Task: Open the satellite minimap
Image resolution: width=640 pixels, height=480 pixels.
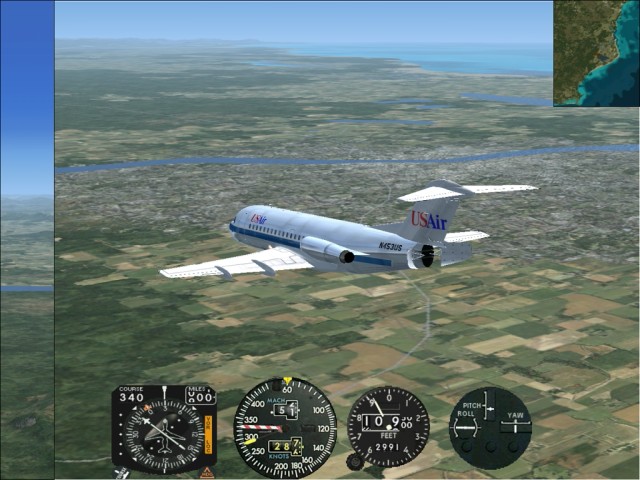Action: (596, 53)
